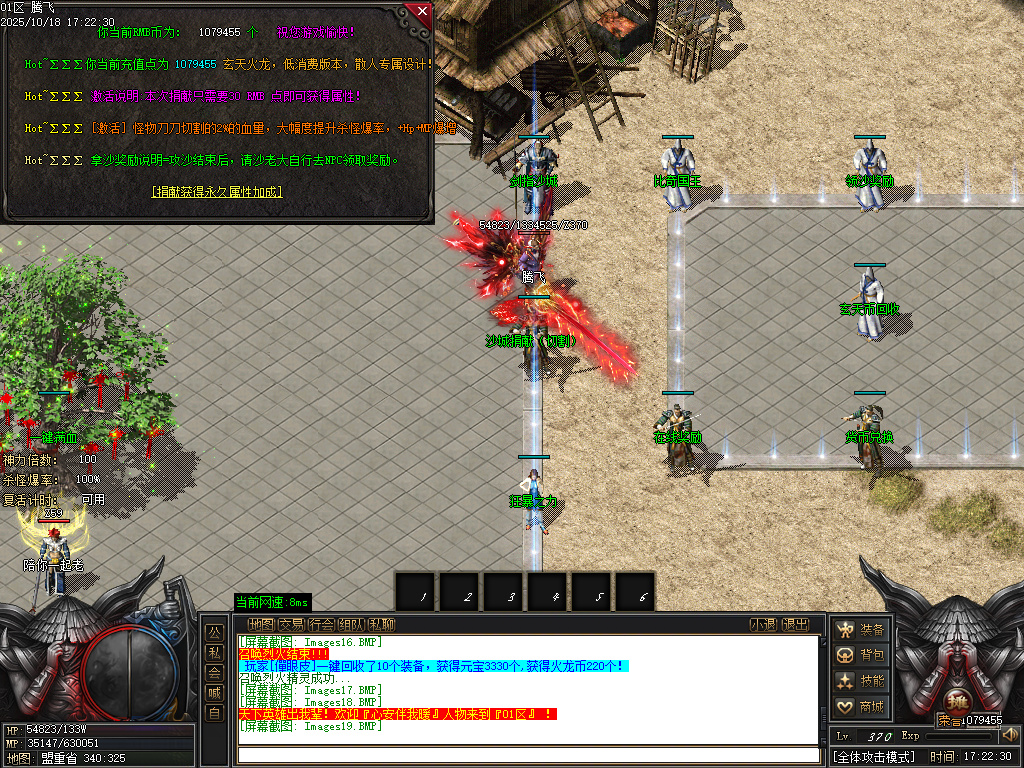Click the 捐献获得永久属性加成 link
The width and height of the screenshot is (1024, 768).
point(217,191)
